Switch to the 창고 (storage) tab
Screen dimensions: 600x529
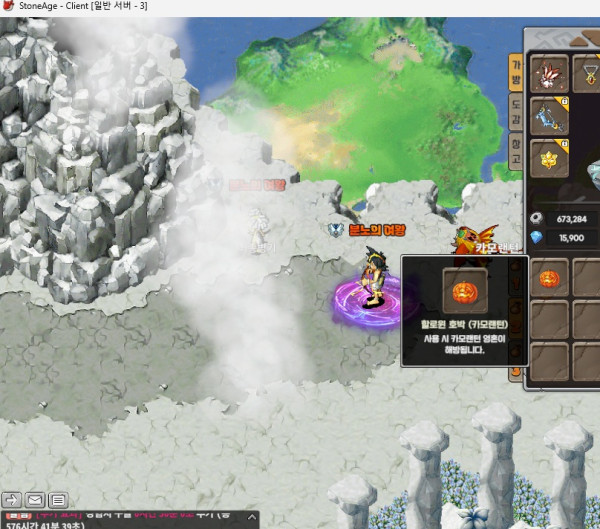tap(516, 151)
